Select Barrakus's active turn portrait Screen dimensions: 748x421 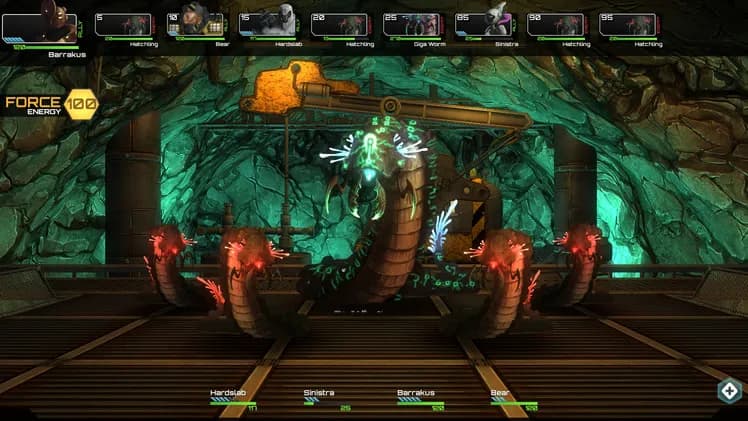(42, 23)
